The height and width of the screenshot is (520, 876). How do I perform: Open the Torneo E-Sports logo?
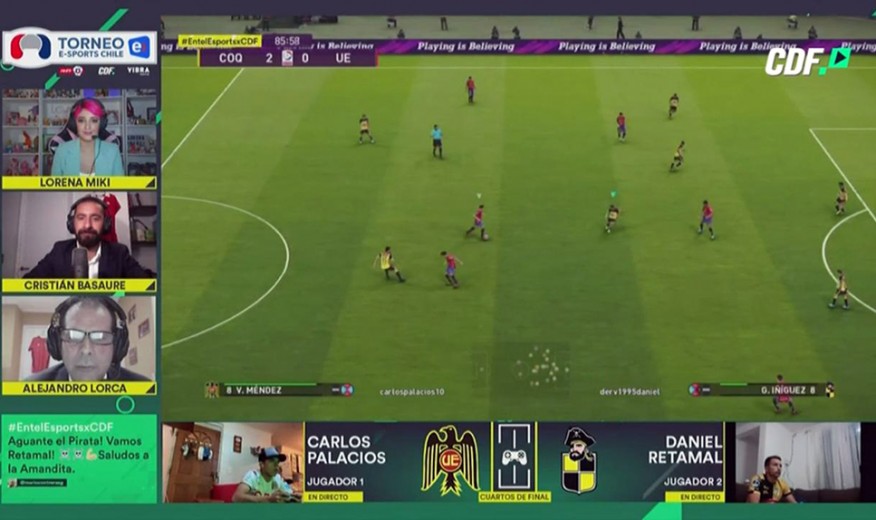point(79,46)
